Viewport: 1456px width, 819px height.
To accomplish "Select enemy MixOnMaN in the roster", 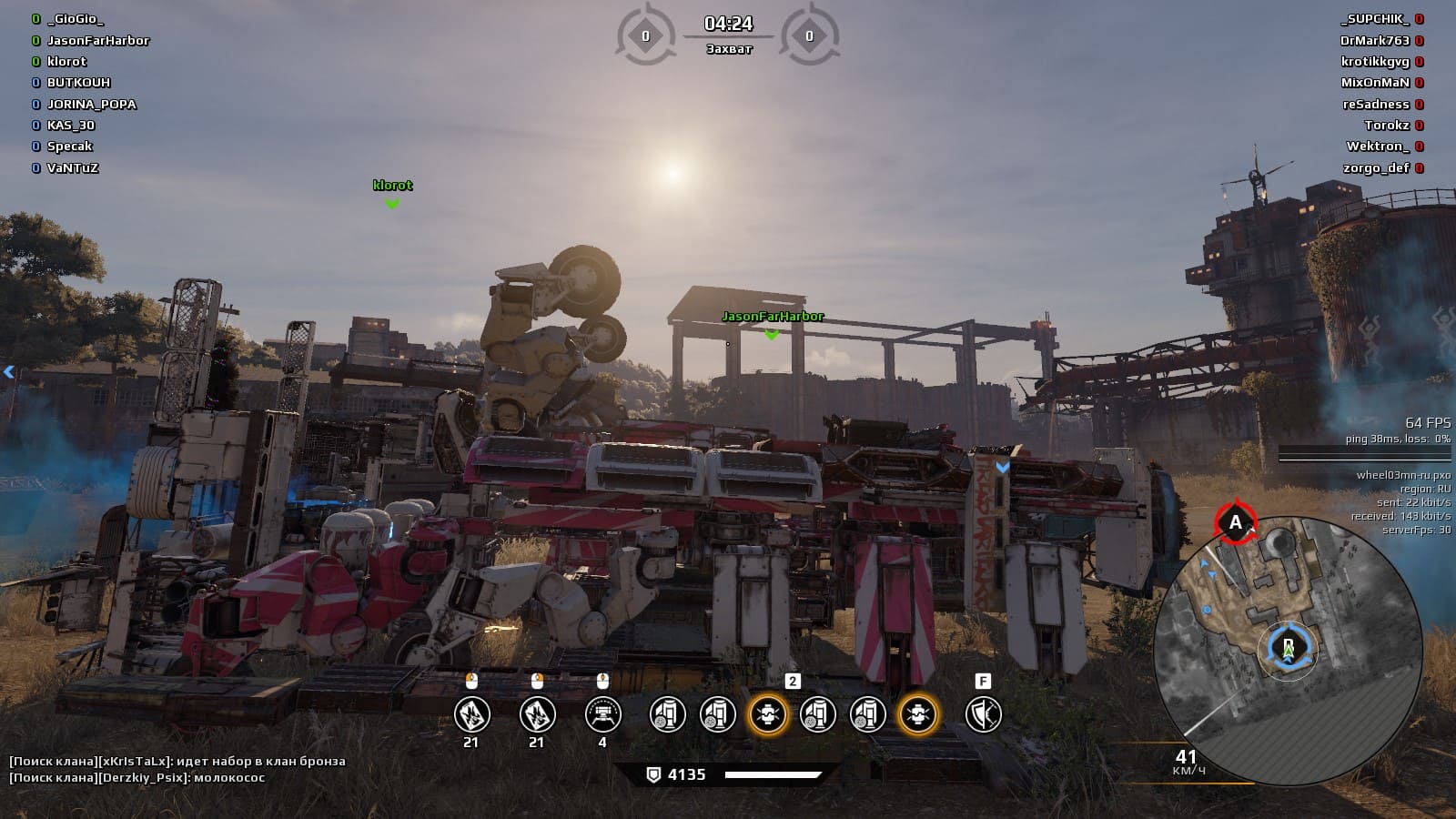I will tap(1374, 83).
